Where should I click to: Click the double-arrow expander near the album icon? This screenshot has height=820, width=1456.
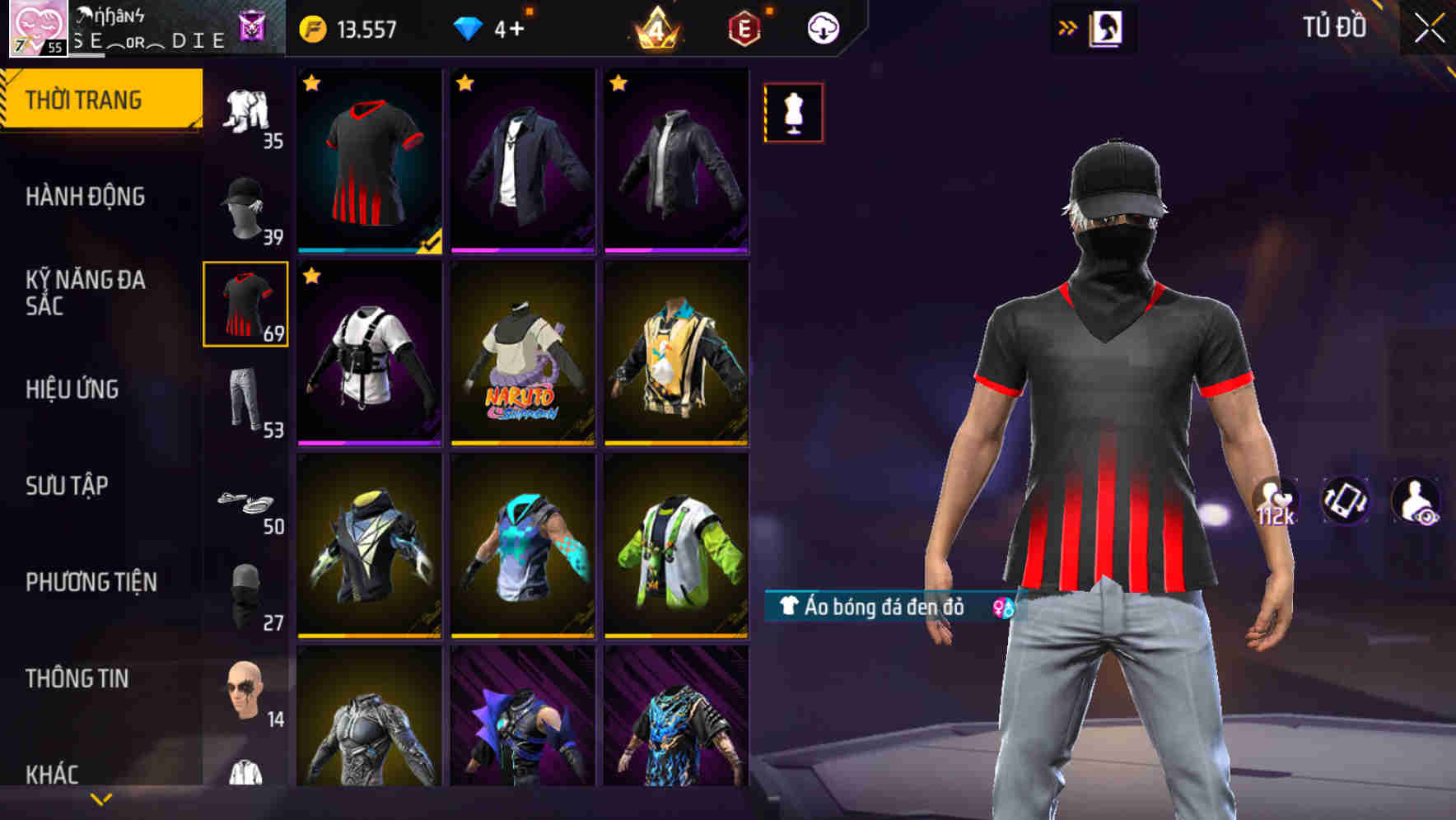1066,27
